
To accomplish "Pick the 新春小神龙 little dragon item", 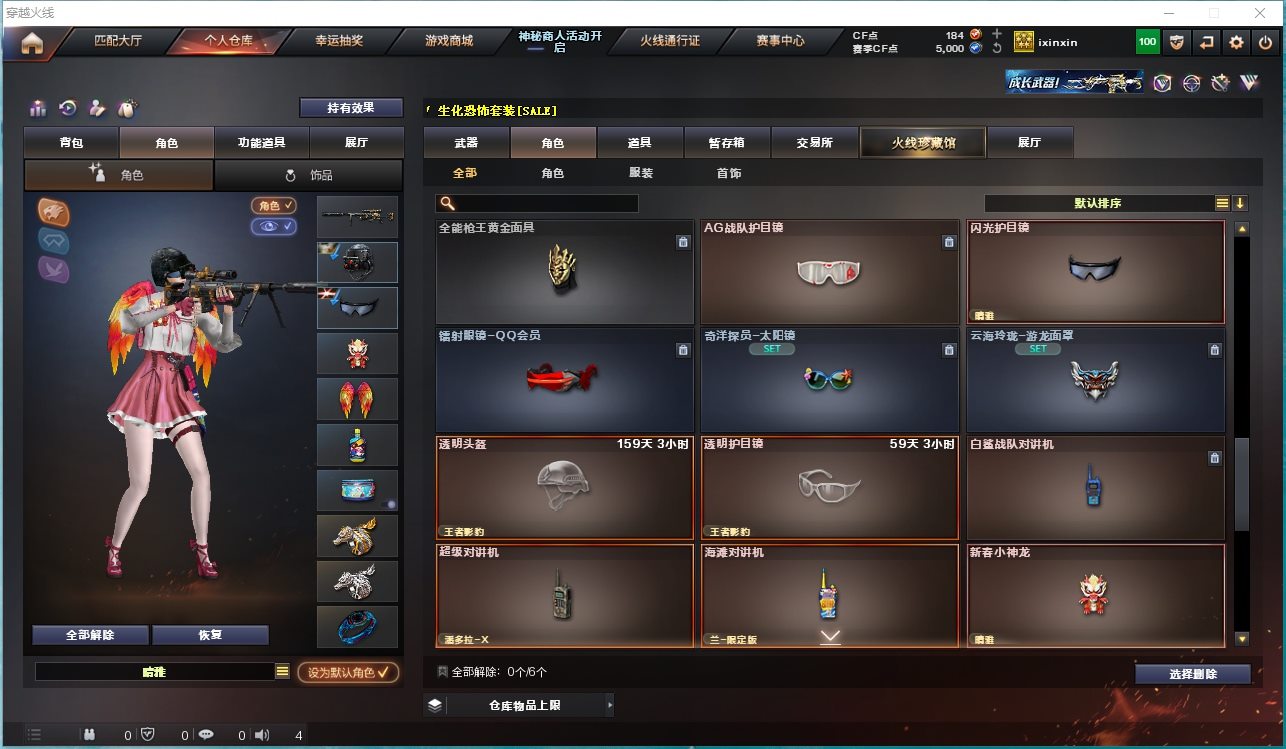I will (x=1095, y=596).
